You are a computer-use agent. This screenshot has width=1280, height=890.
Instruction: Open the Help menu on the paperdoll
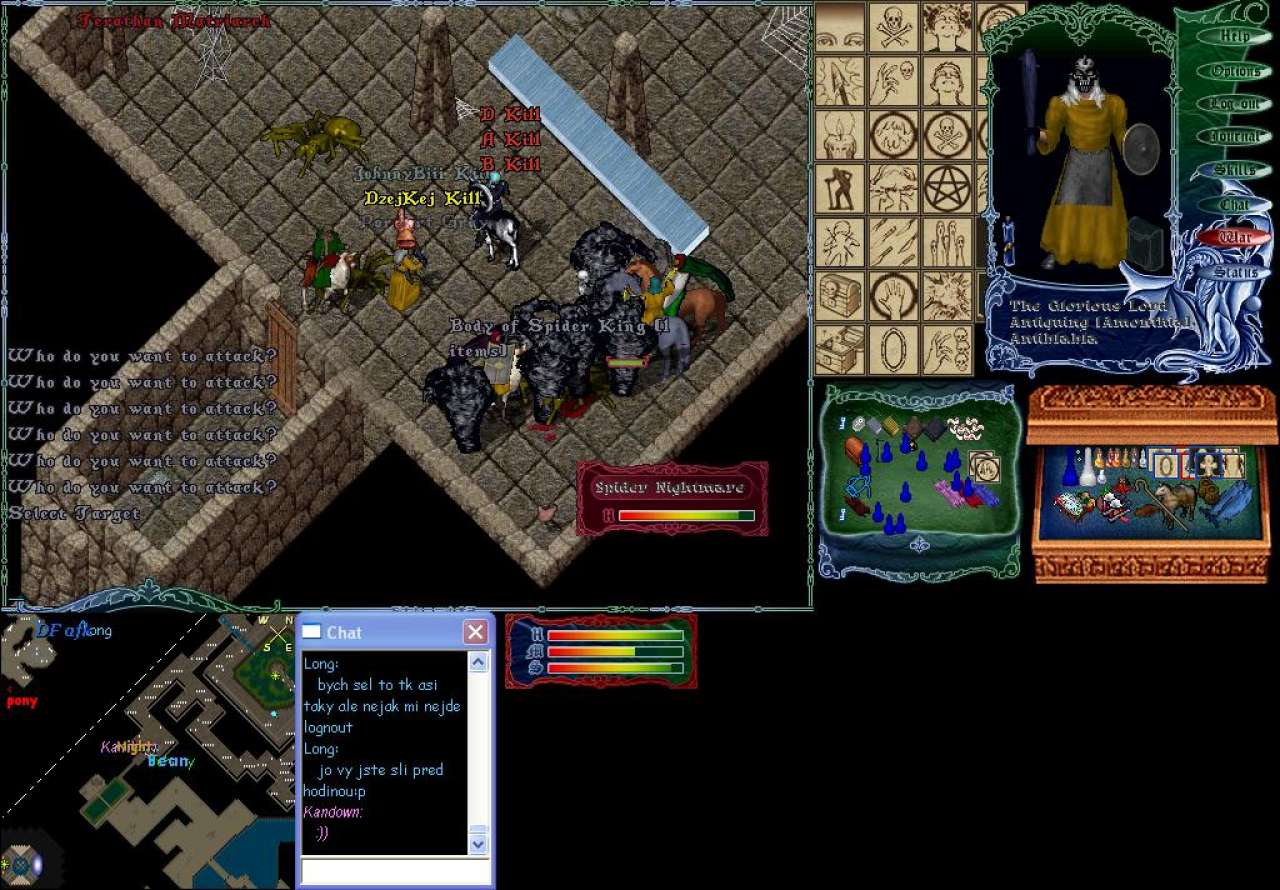point(1236,37)
